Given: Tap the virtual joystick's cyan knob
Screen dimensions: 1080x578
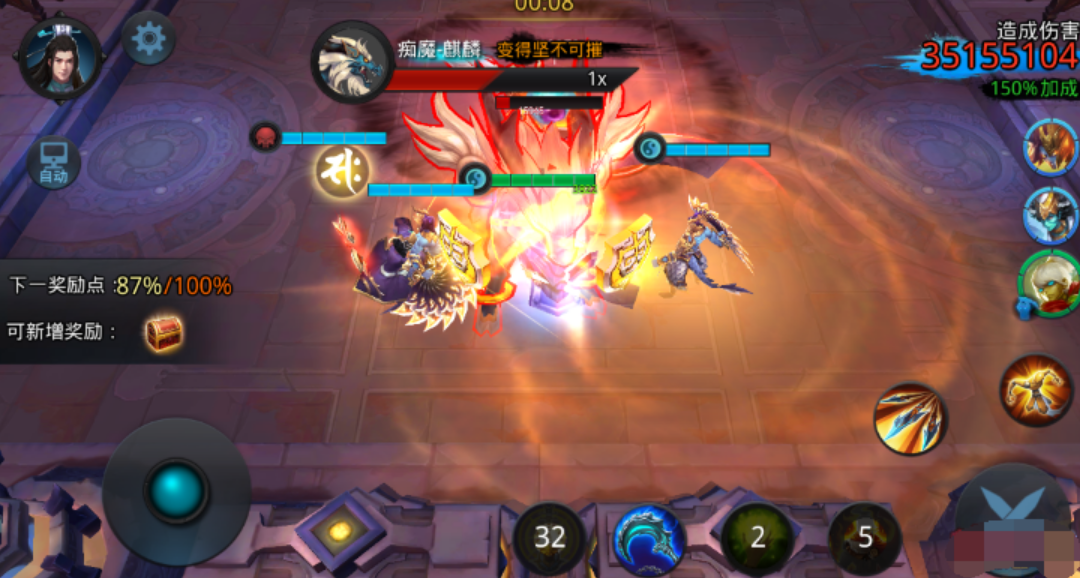Looking at the screenshot, I should pos(177,491).
